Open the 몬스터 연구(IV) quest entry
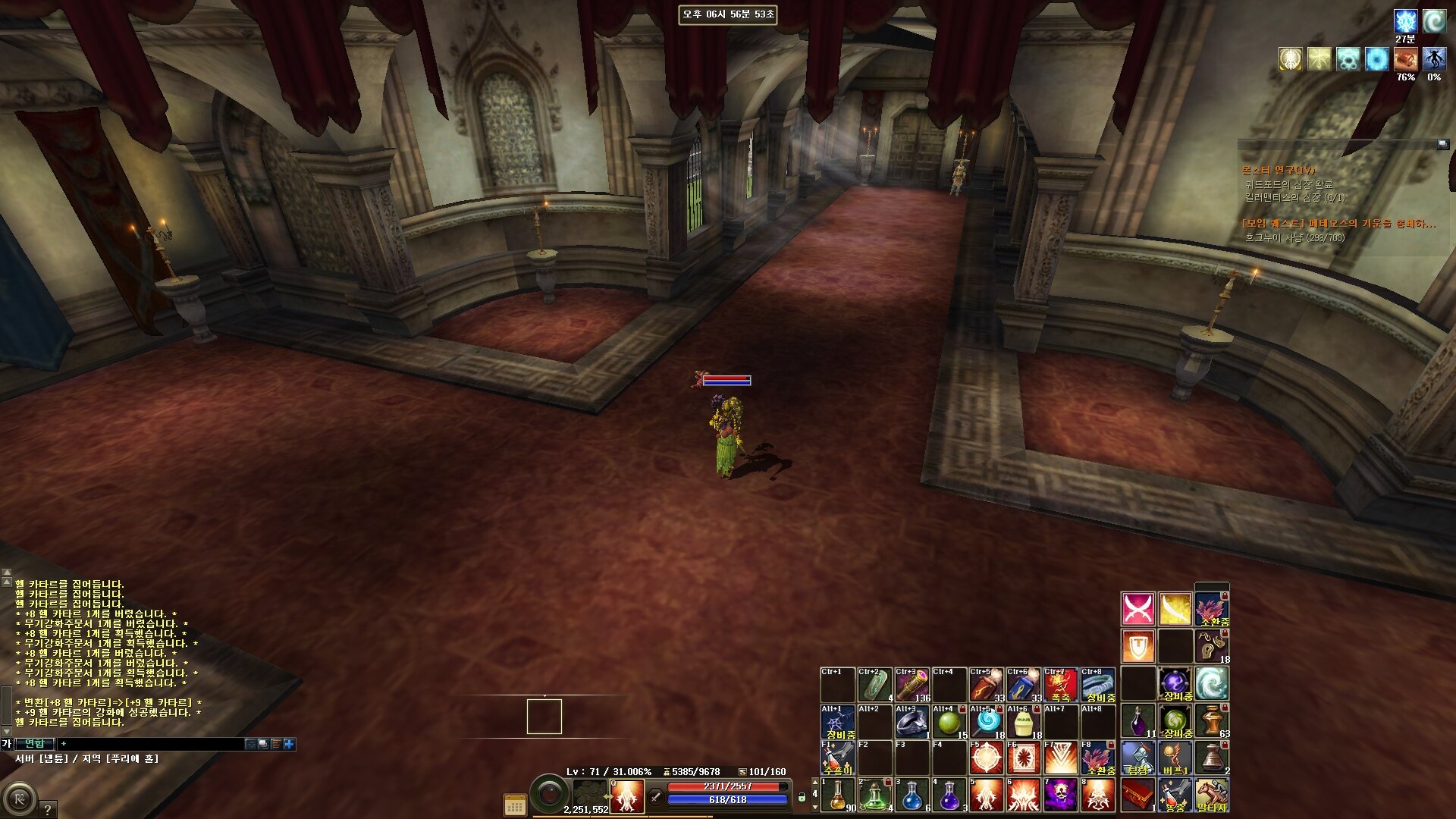The image size is (1456, 819). tap(1279, 171)
